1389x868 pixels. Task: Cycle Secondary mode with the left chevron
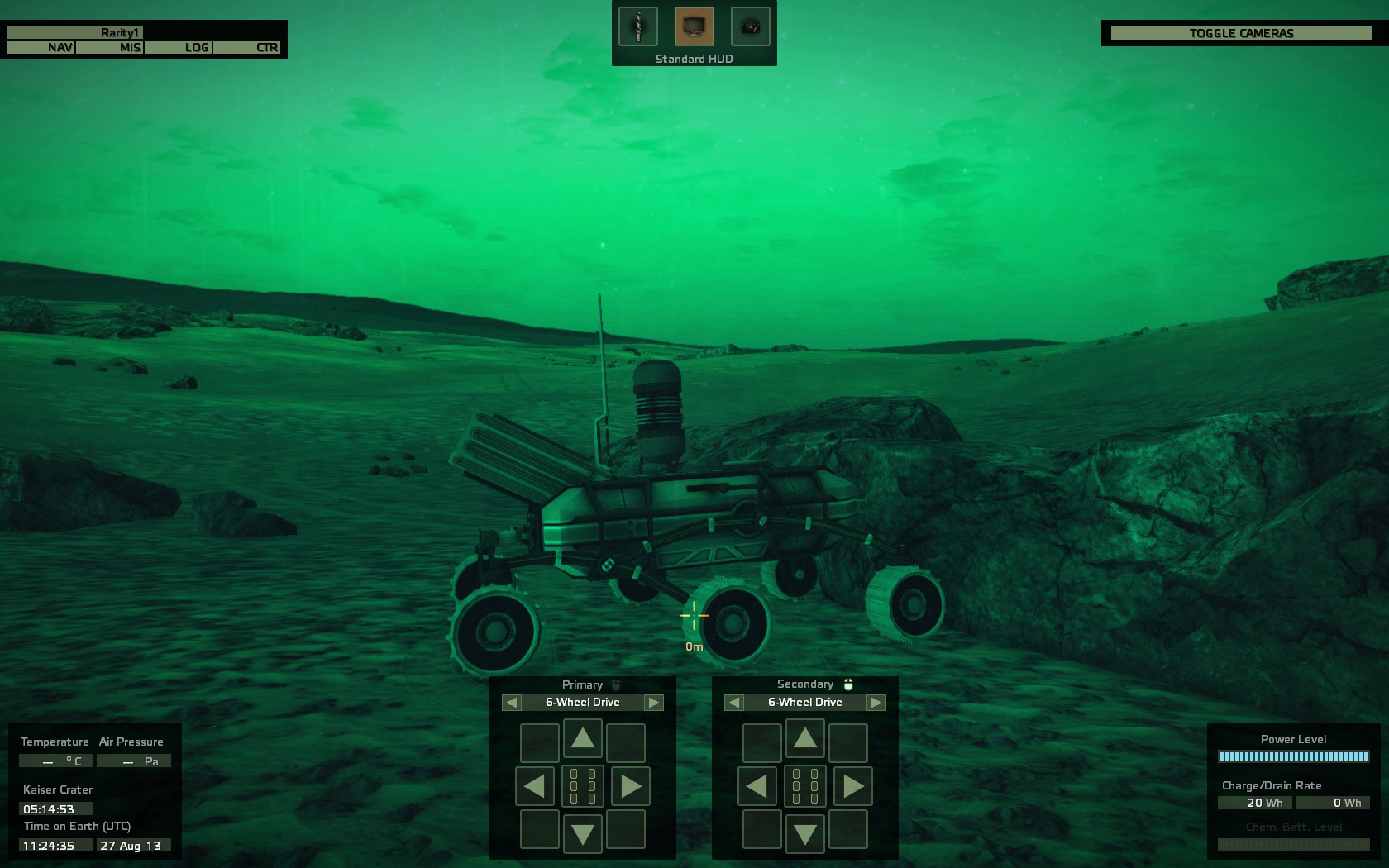point(733,702)
